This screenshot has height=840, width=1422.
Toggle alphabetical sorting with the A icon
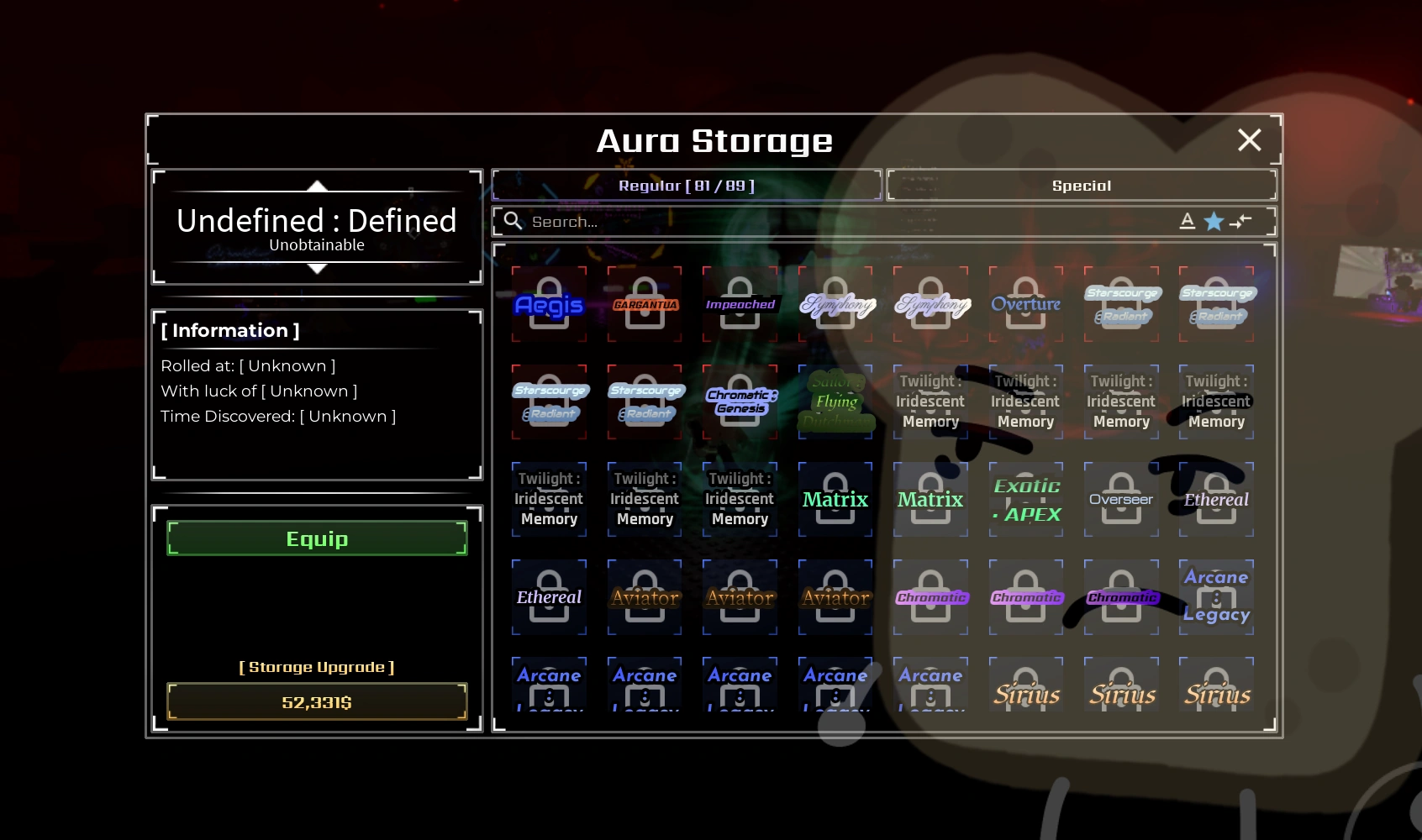coord(1188,221)
